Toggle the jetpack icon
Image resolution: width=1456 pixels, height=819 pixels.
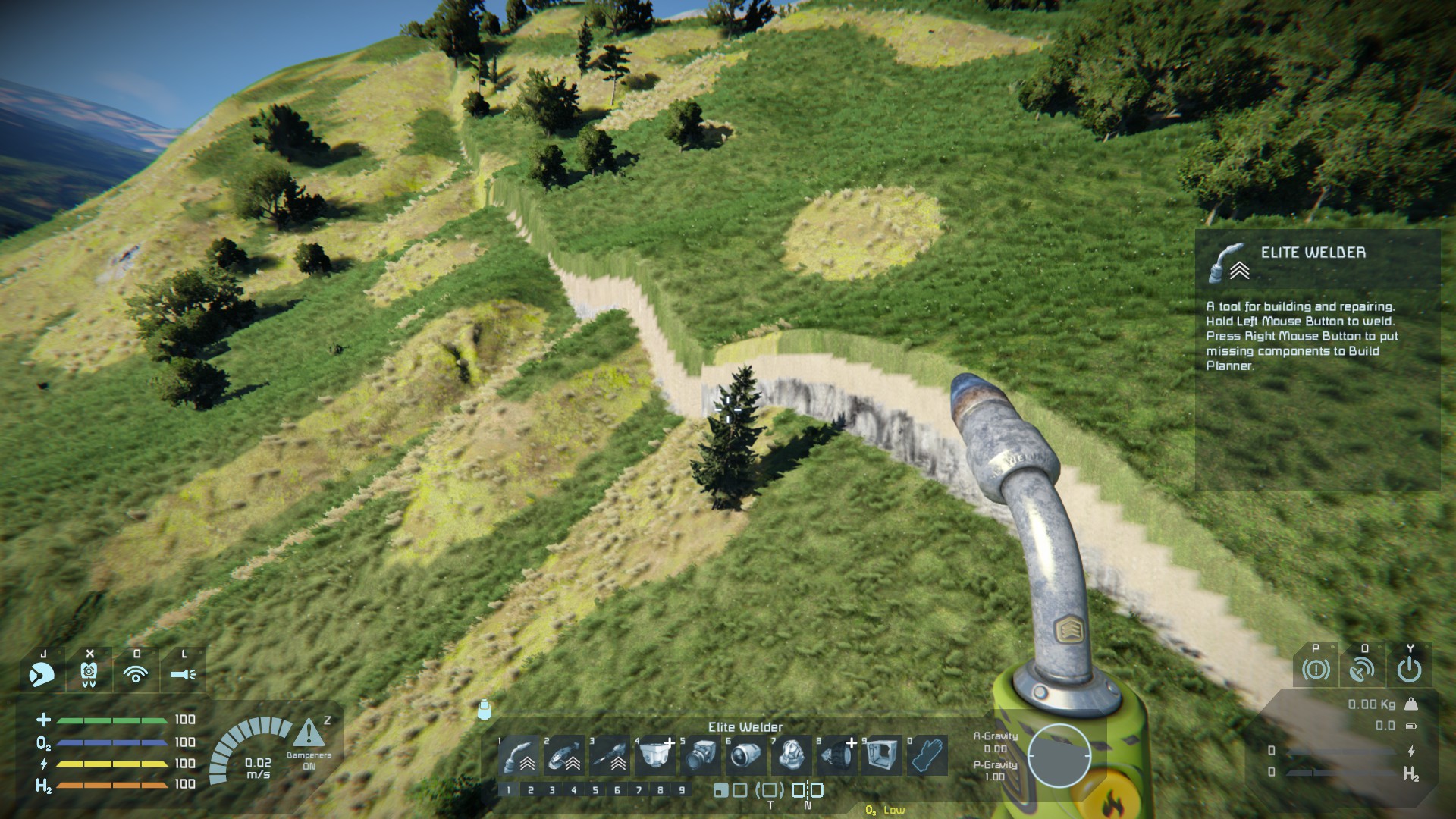(x=89, y=673)
